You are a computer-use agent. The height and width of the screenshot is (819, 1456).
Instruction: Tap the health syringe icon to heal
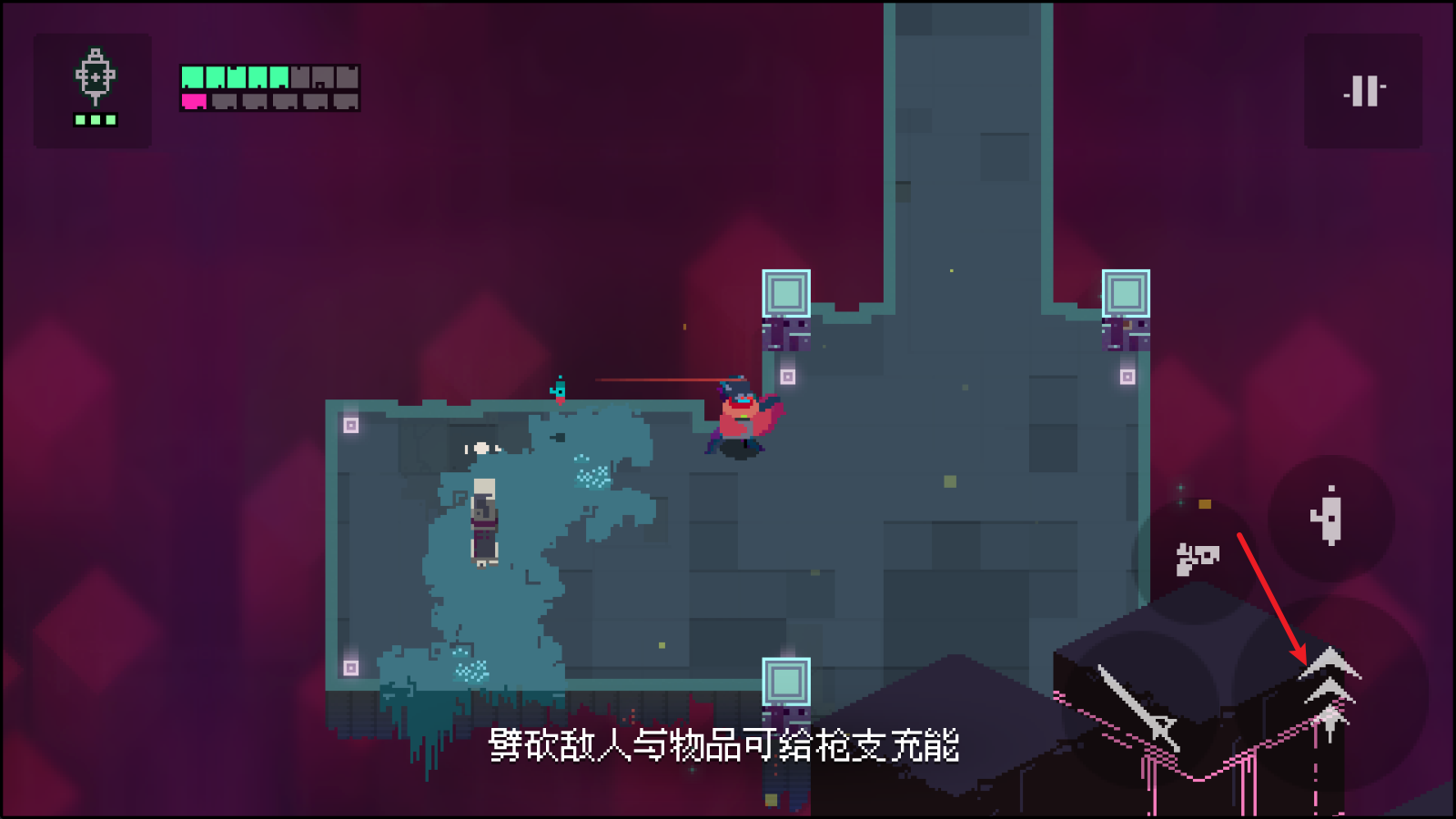(x=92, y=86)
